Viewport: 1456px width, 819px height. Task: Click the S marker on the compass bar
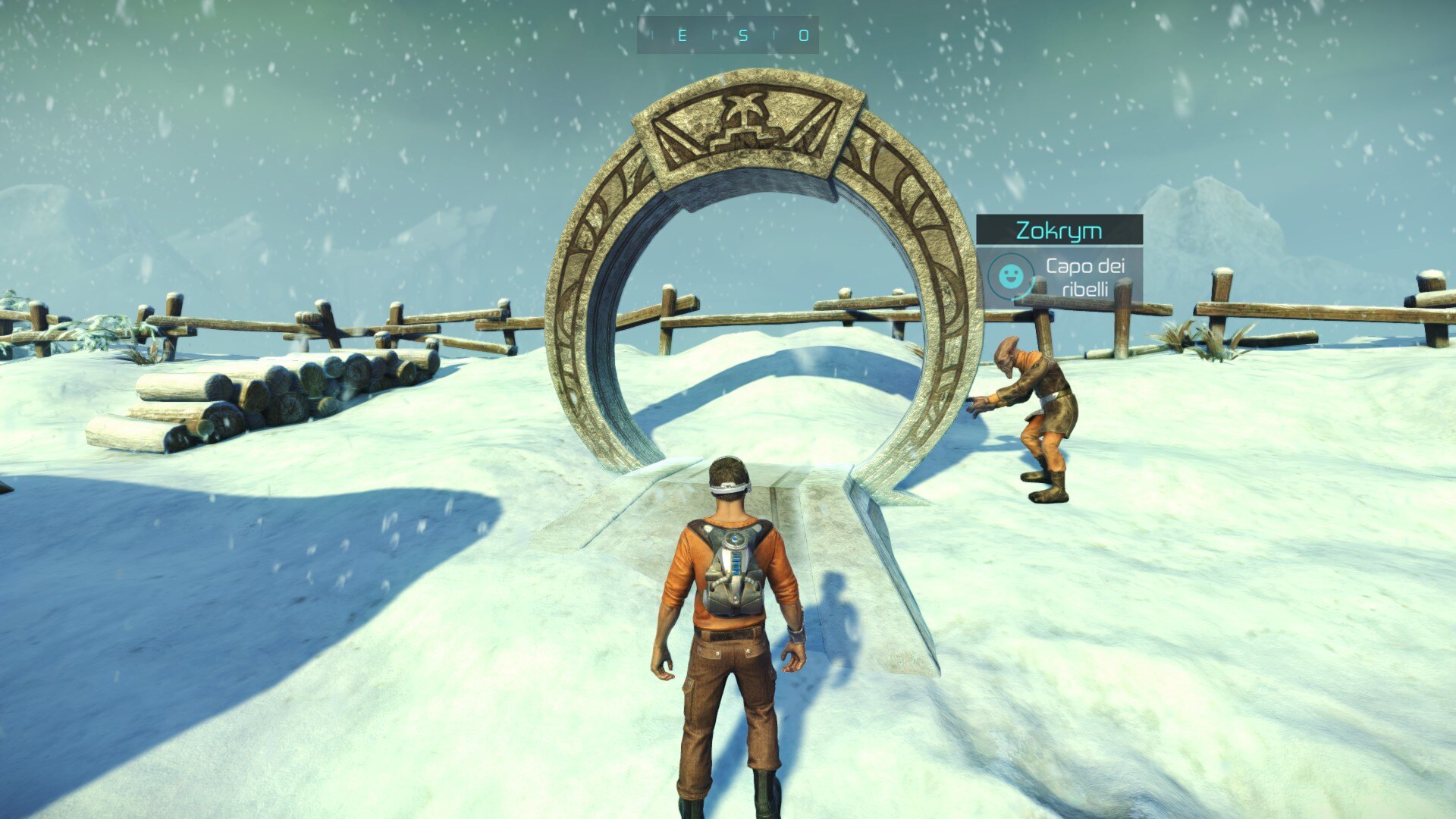[744, 36]
